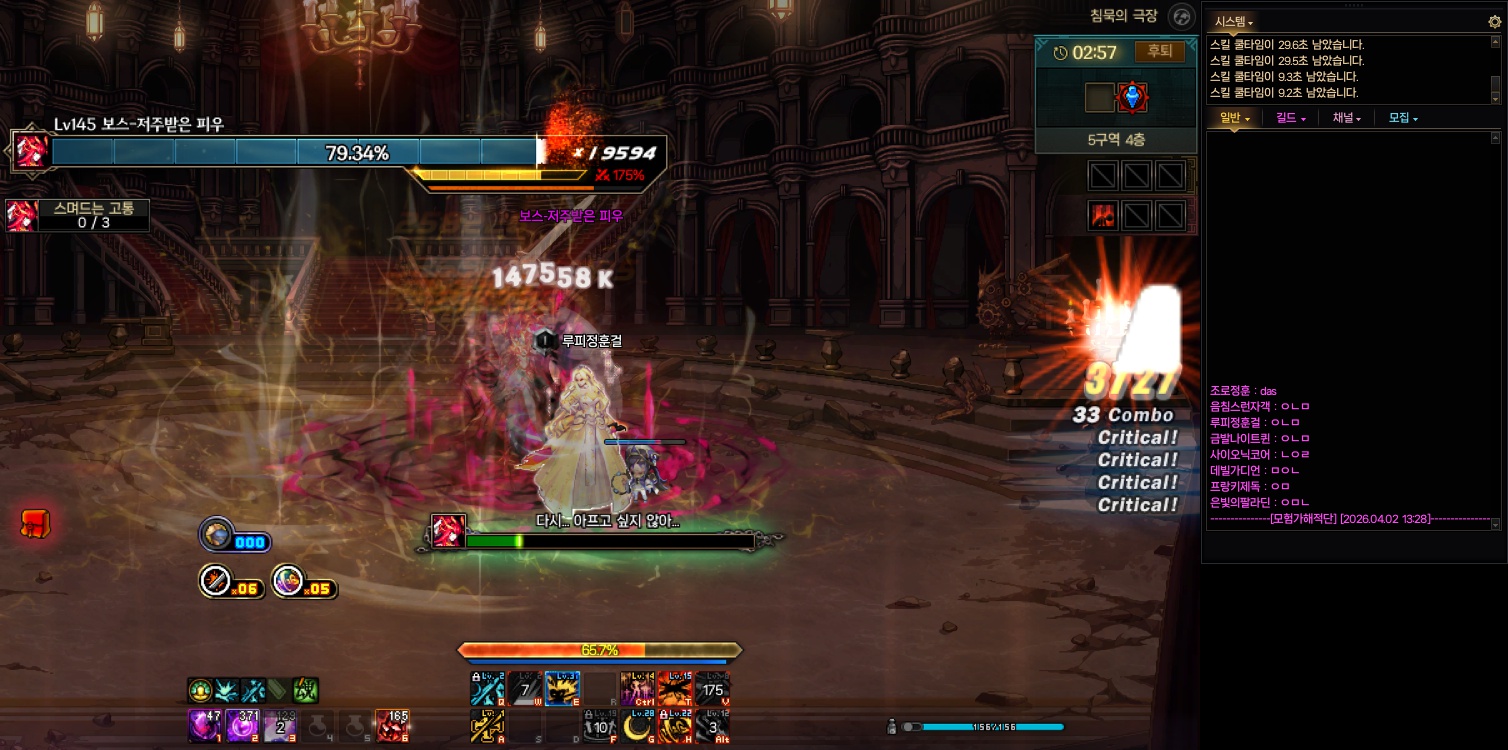Click the 후퇴 retreat button

(x=1159, y=52)
